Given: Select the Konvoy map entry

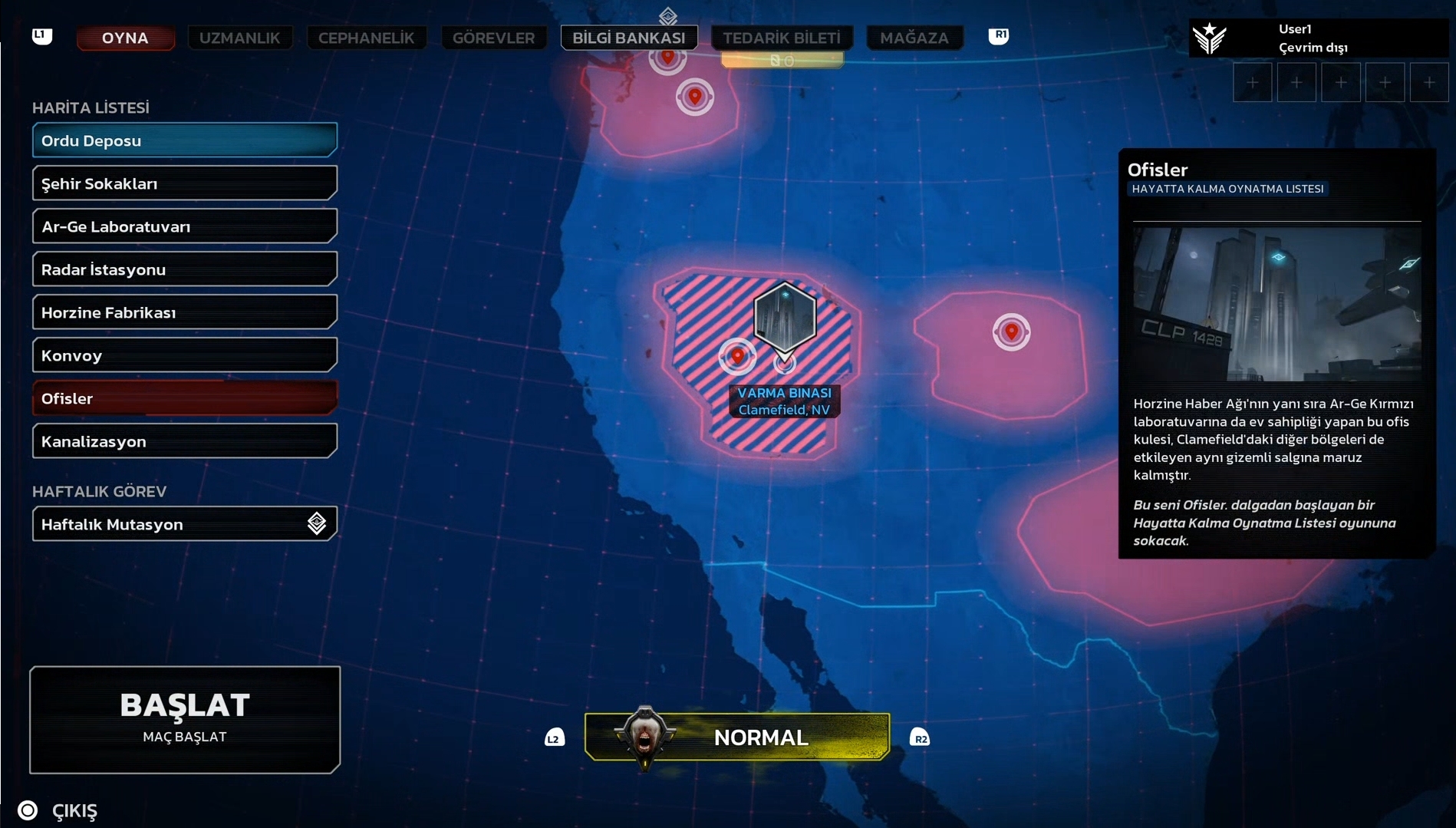Looking at the screenshot, I should [184, 355].
